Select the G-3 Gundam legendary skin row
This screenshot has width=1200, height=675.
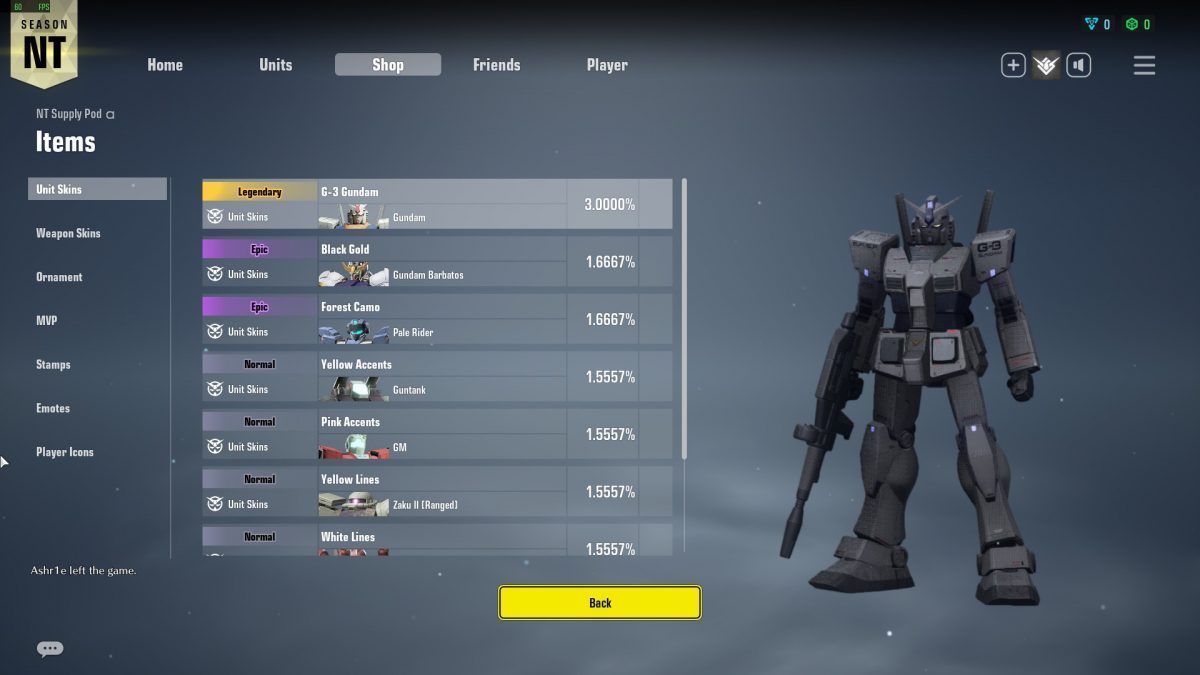point(437,204)
